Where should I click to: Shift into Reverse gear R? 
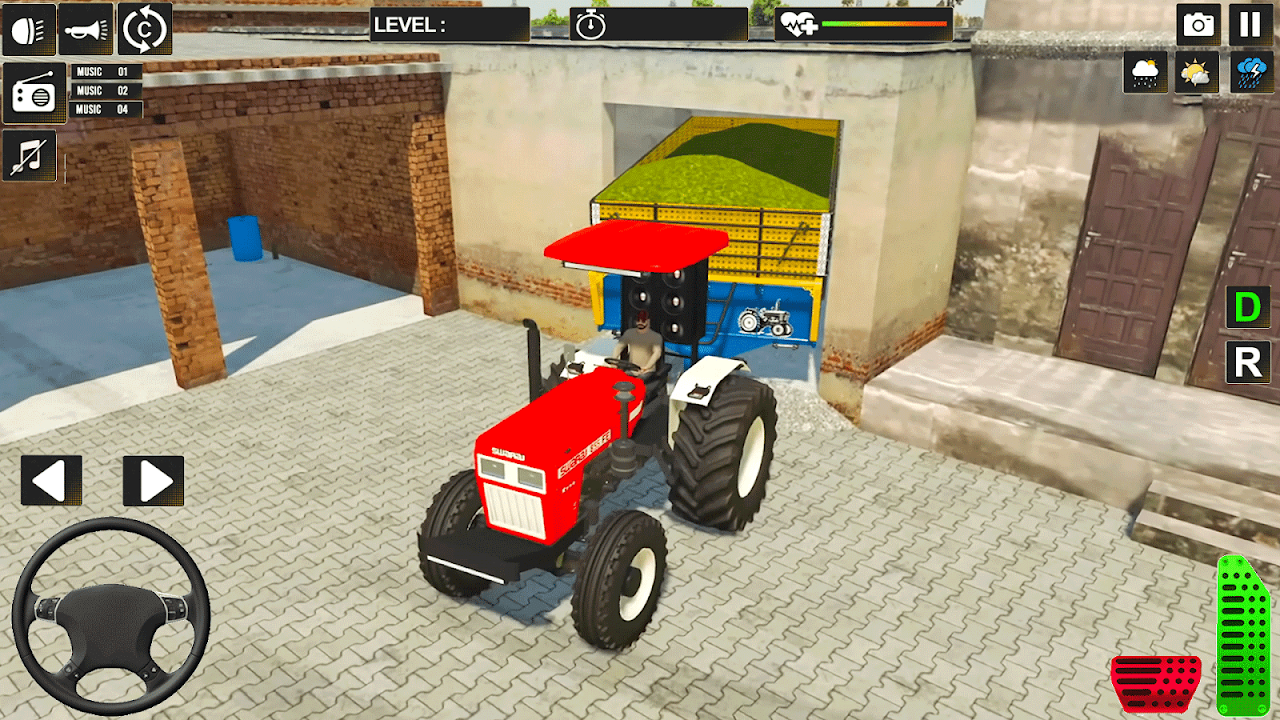1248,363
